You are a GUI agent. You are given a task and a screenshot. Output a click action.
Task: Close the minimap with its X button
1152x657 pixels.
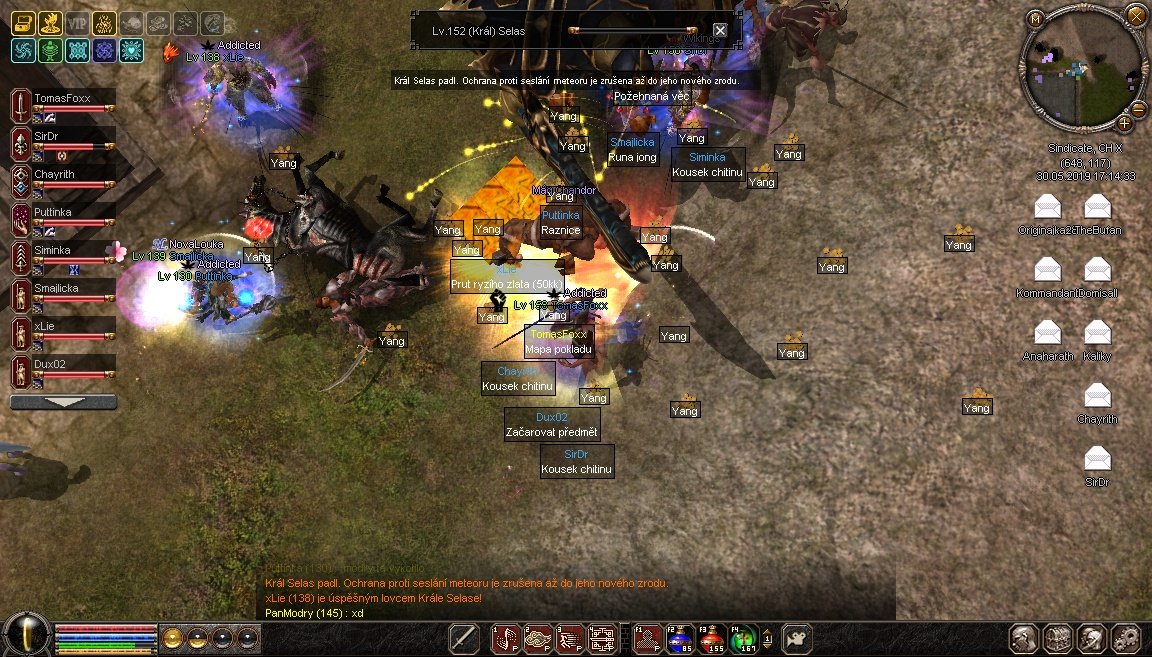pos(1135,15)
